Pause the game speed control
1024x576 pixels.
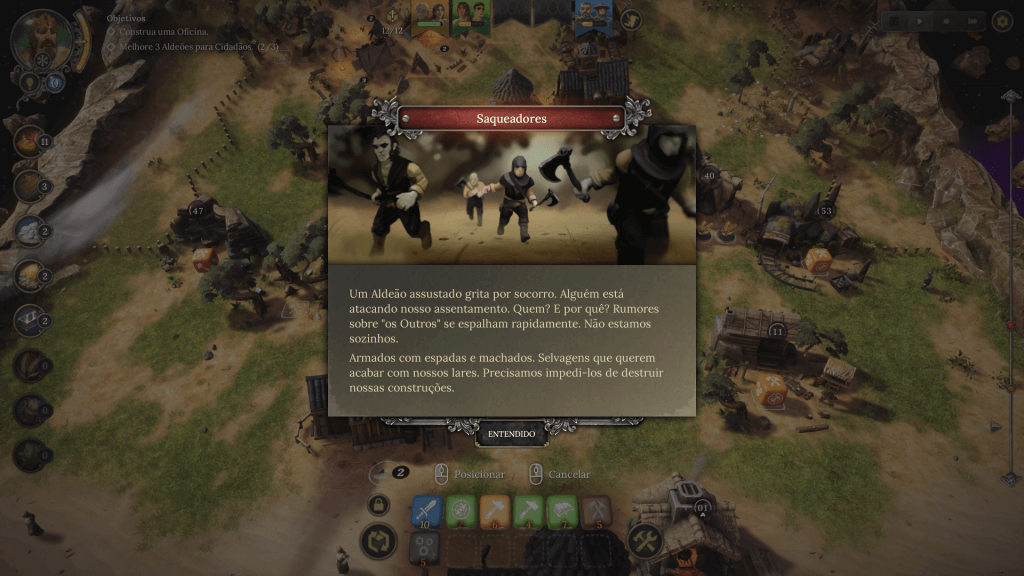[x=895, y=20]
